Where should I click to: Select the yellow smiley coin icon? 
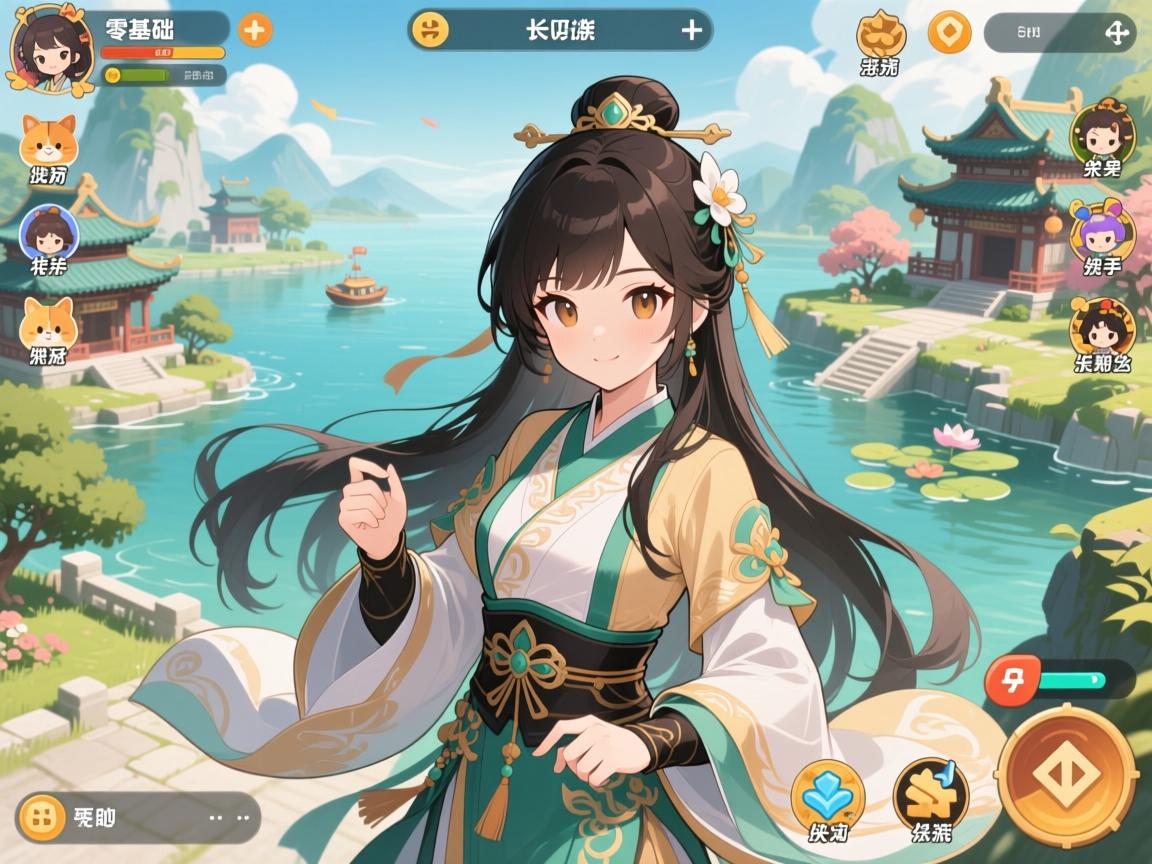click(431, 30)
